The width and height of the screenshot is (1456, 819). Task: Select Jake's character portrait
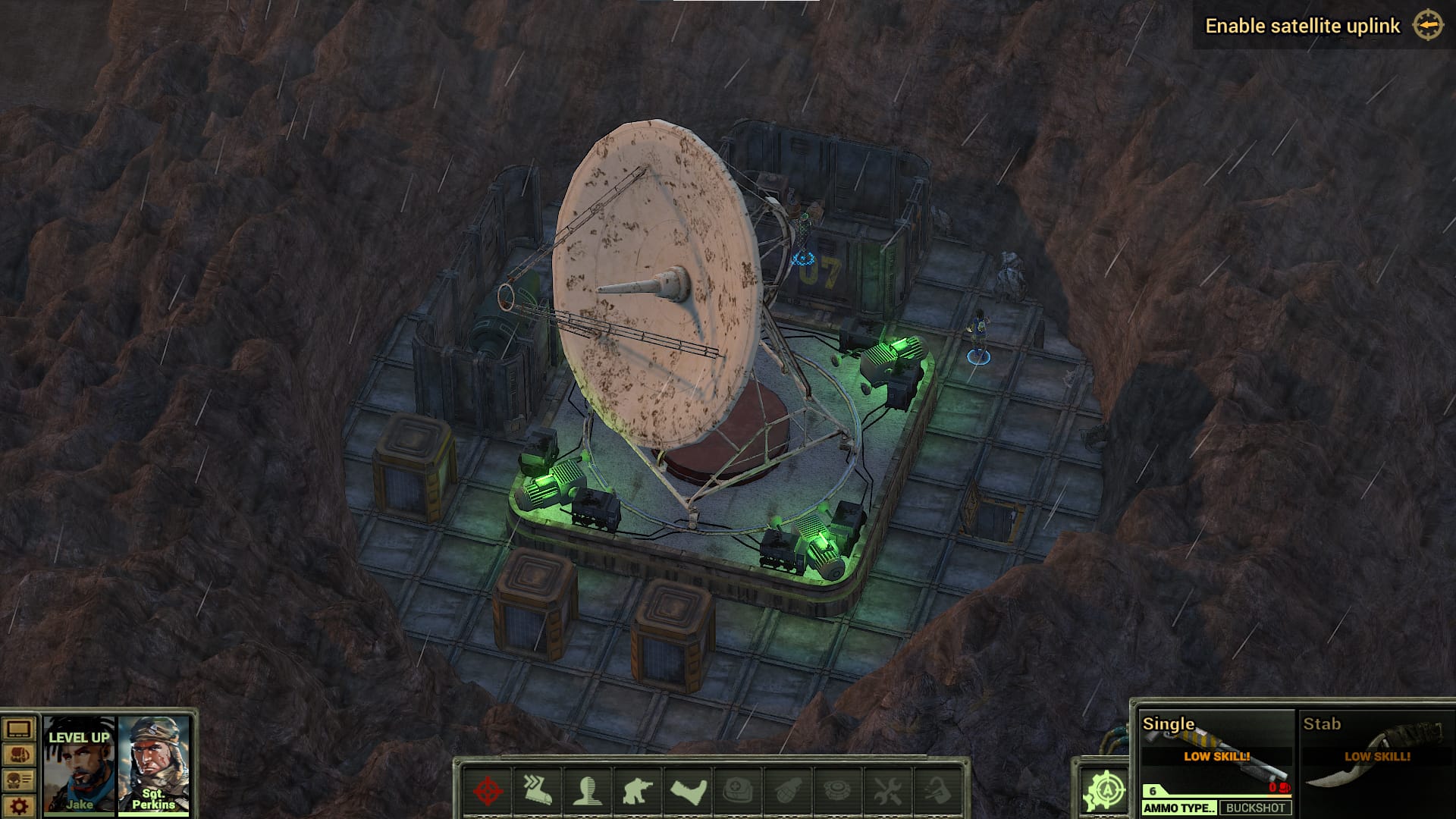point(79,766)
